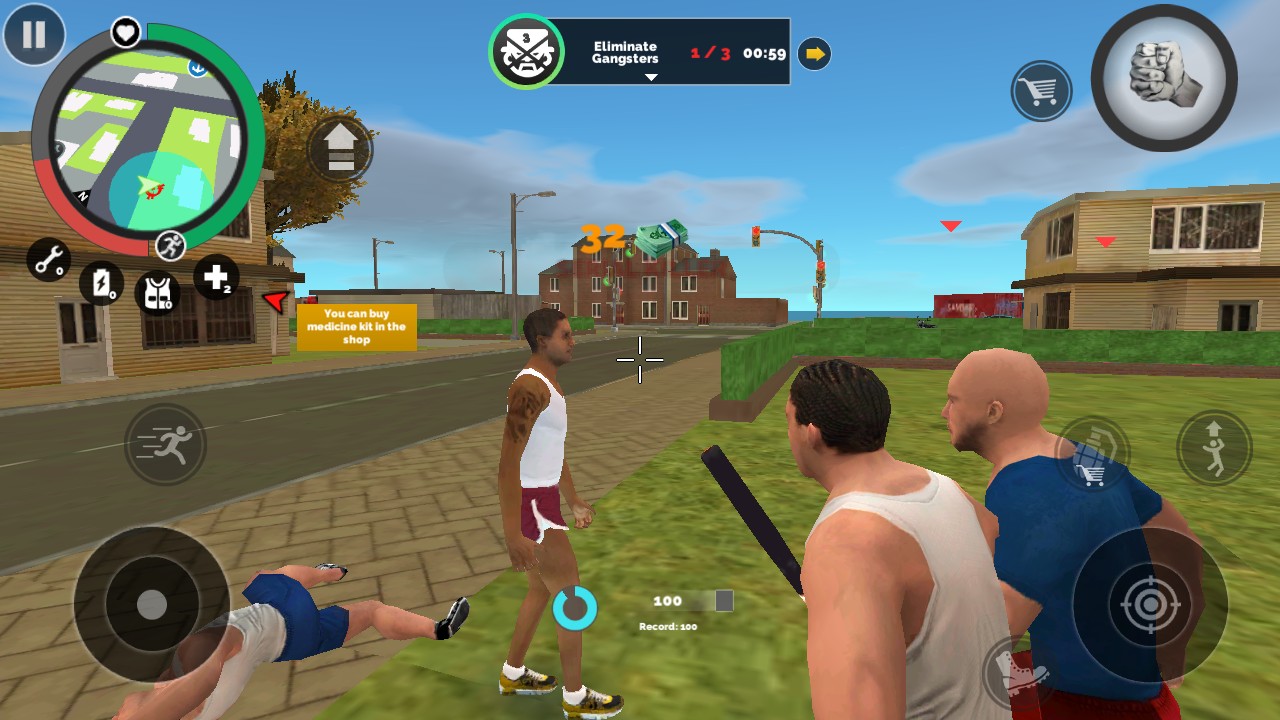Image resolution: width=1280 pixels, height=720 pixels.
Task: Use the battery energy item
Action: tap(101, 283)
